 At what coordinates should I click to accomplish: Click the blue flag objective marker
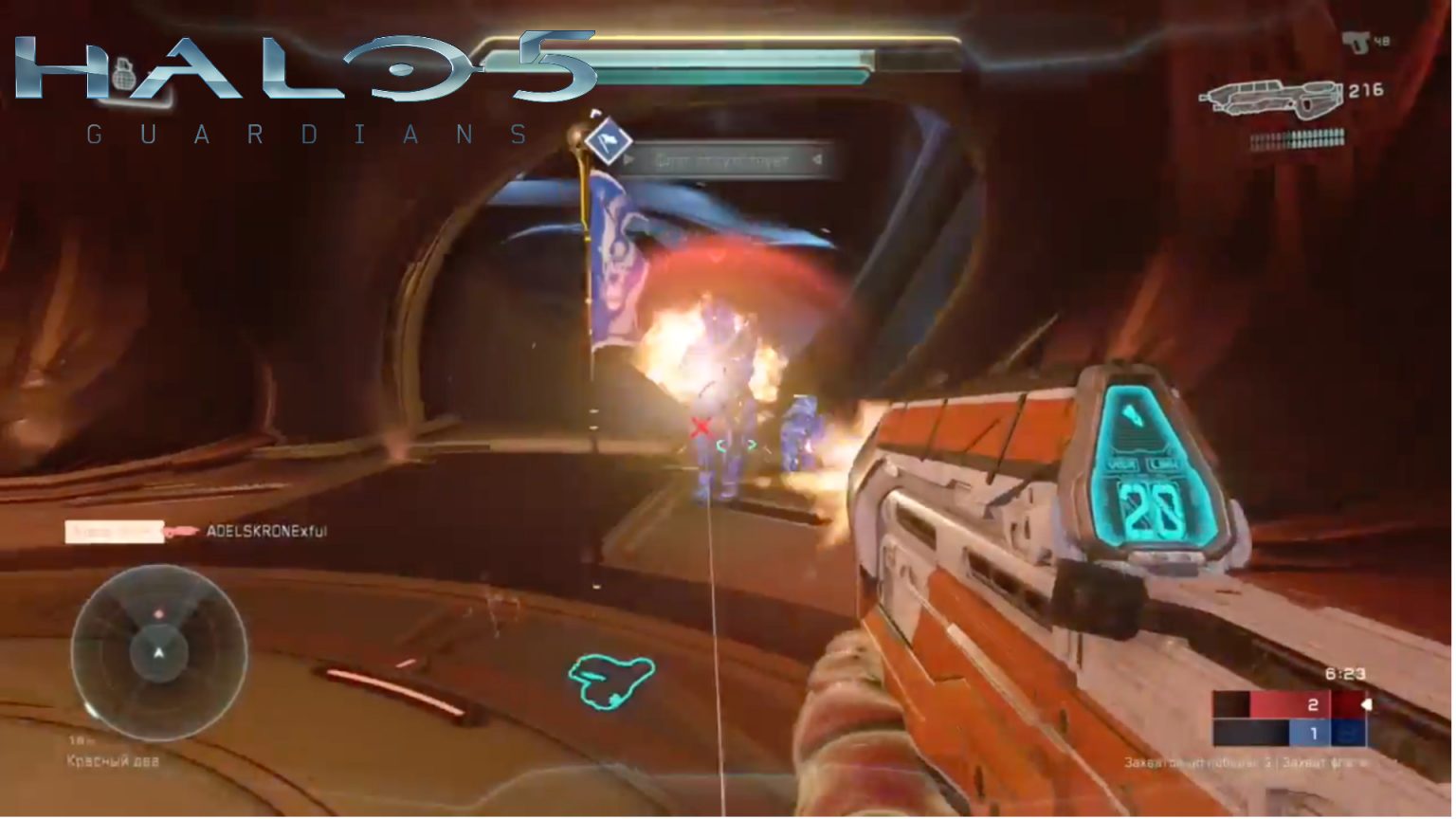607,140
